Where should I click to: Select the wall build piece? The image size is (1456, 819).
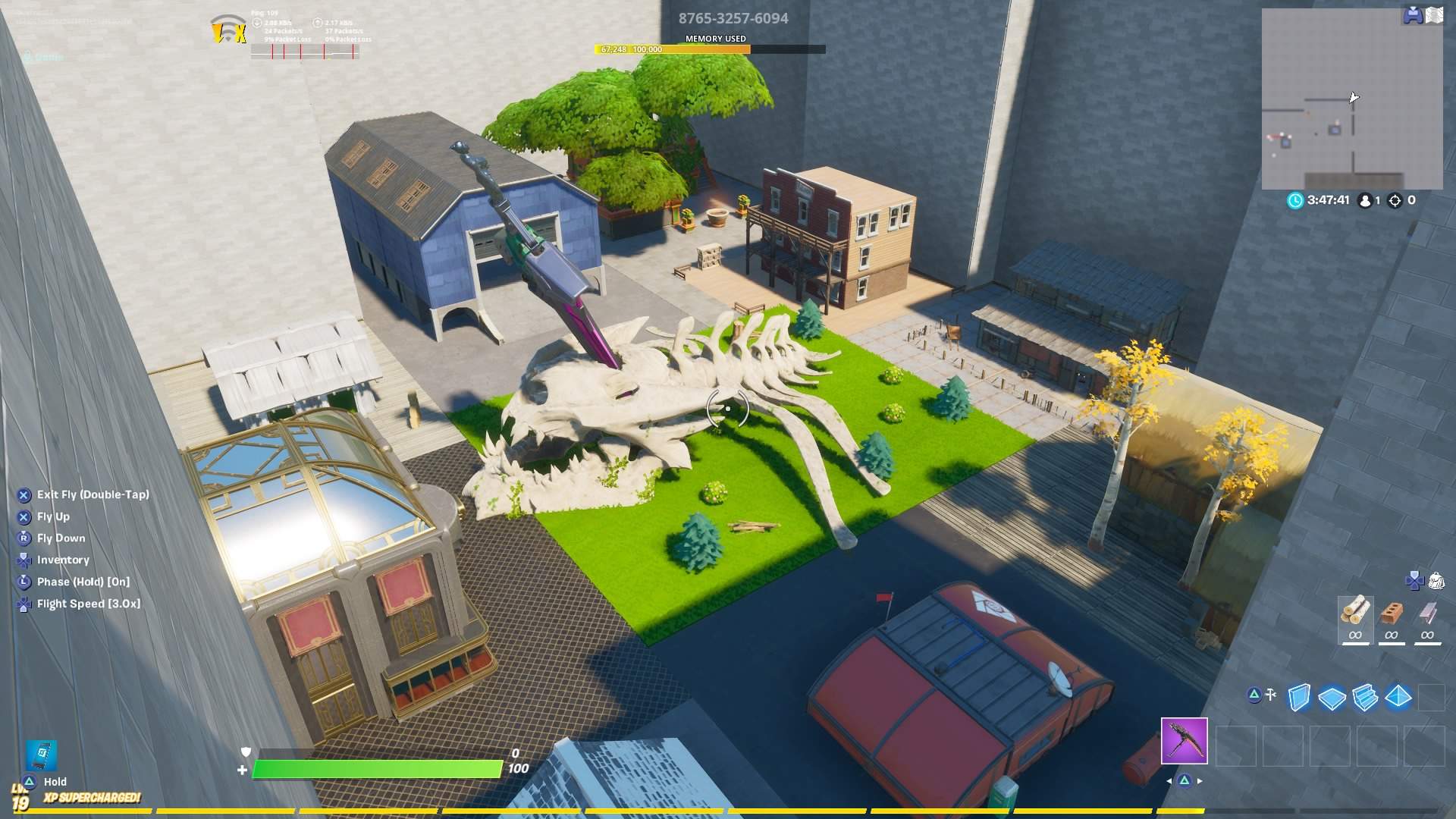1299,696
